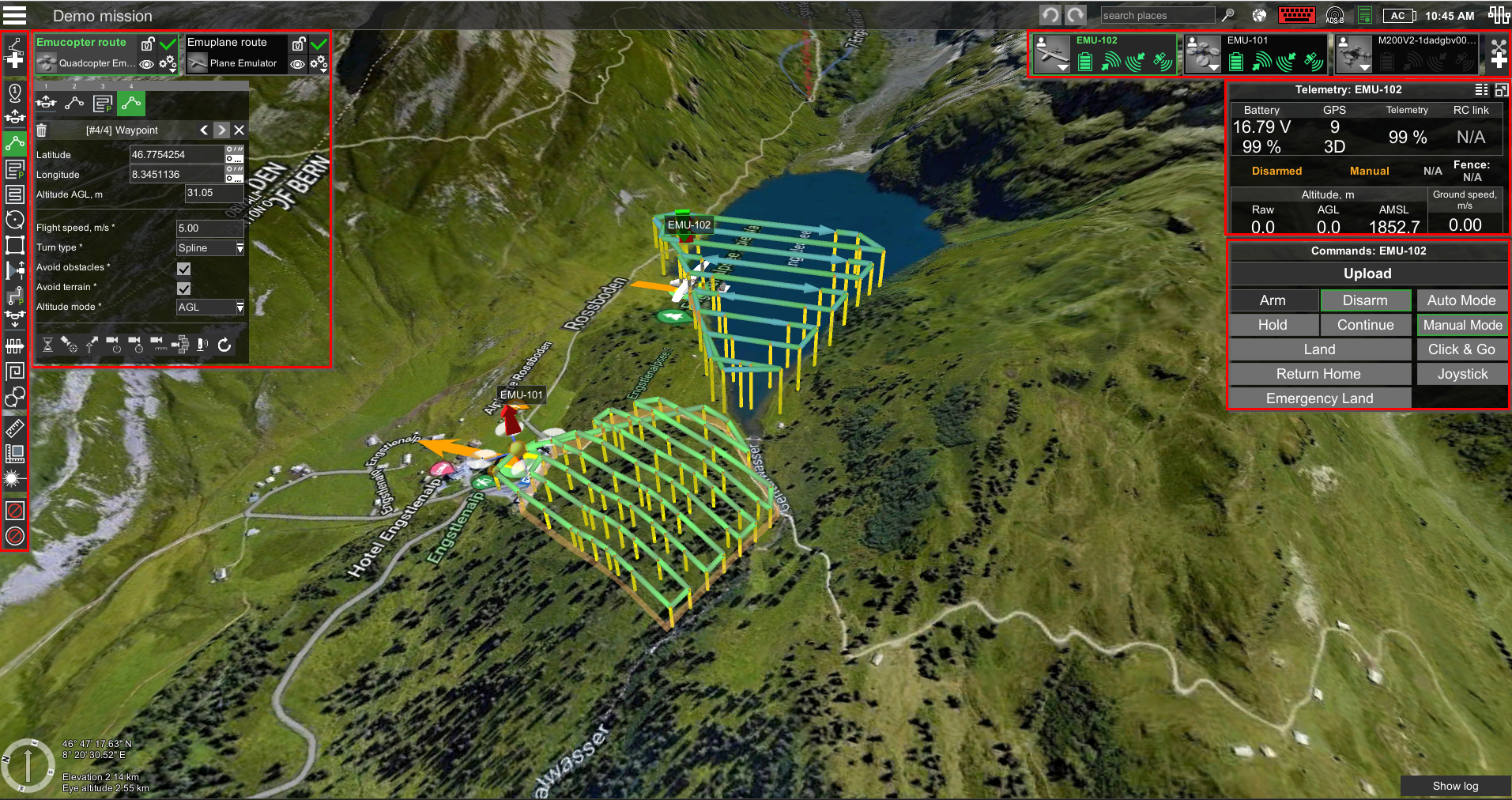Send vehicle with Return Home

pyautogui.click(x=1318, y=374)
